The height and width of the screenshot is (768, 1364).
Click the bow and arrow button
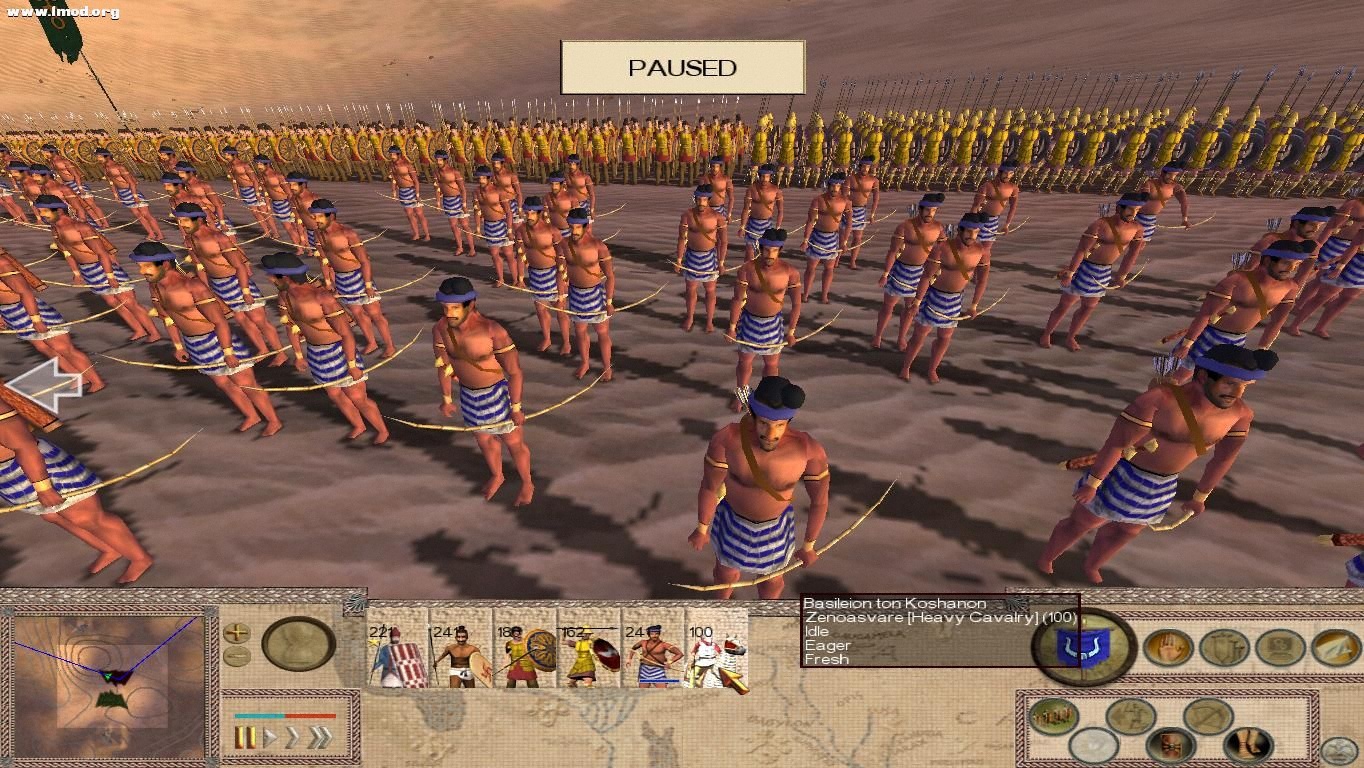coord(1207,716)
